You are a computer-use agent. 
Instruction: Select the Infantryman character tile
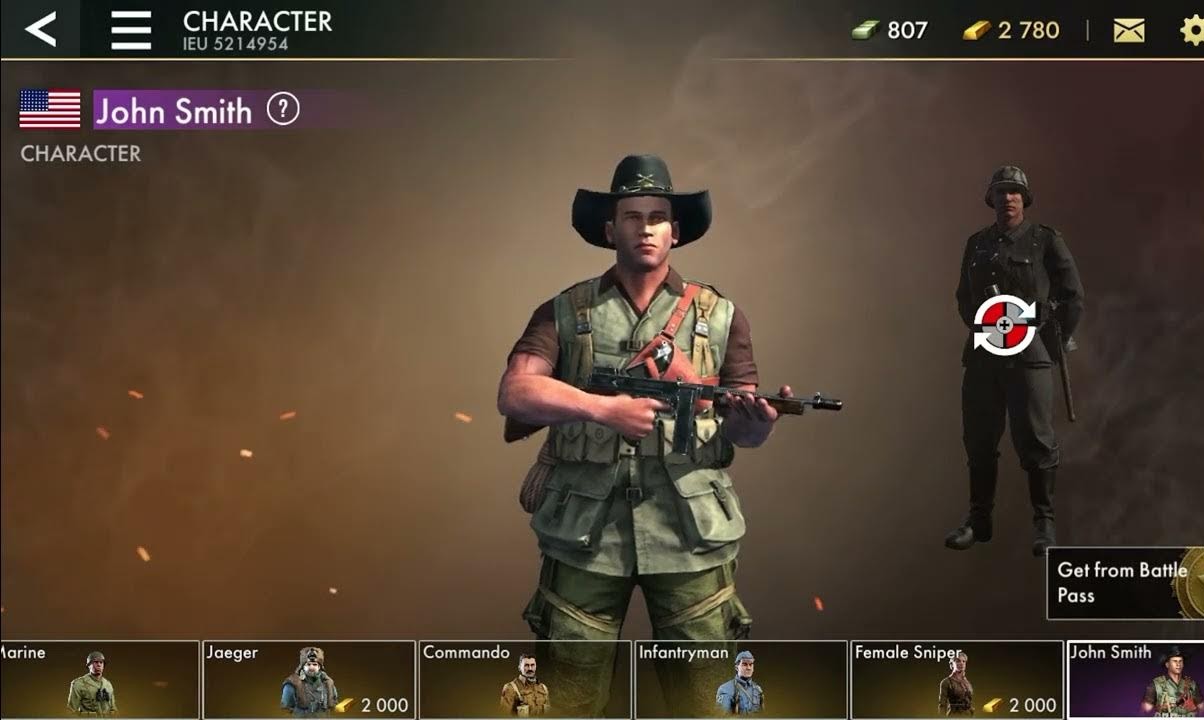[741, 679]
